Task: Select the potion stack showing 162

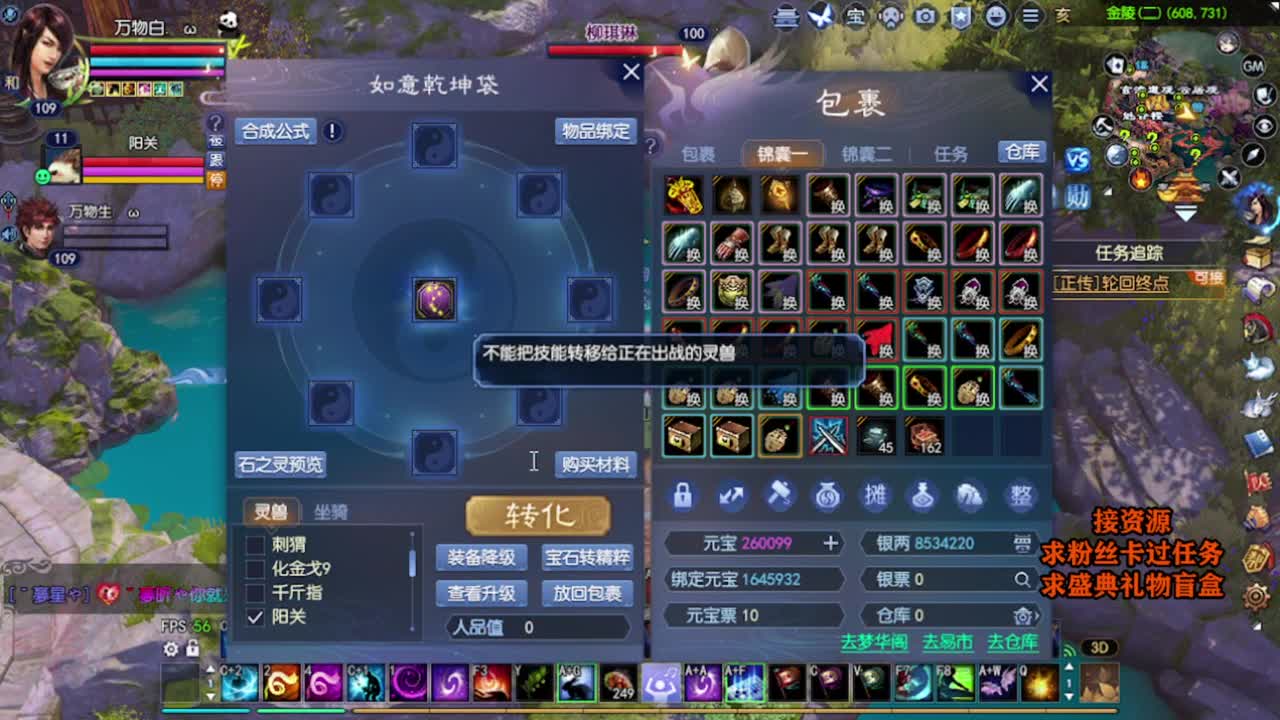Action: click(x=924, y=435)
